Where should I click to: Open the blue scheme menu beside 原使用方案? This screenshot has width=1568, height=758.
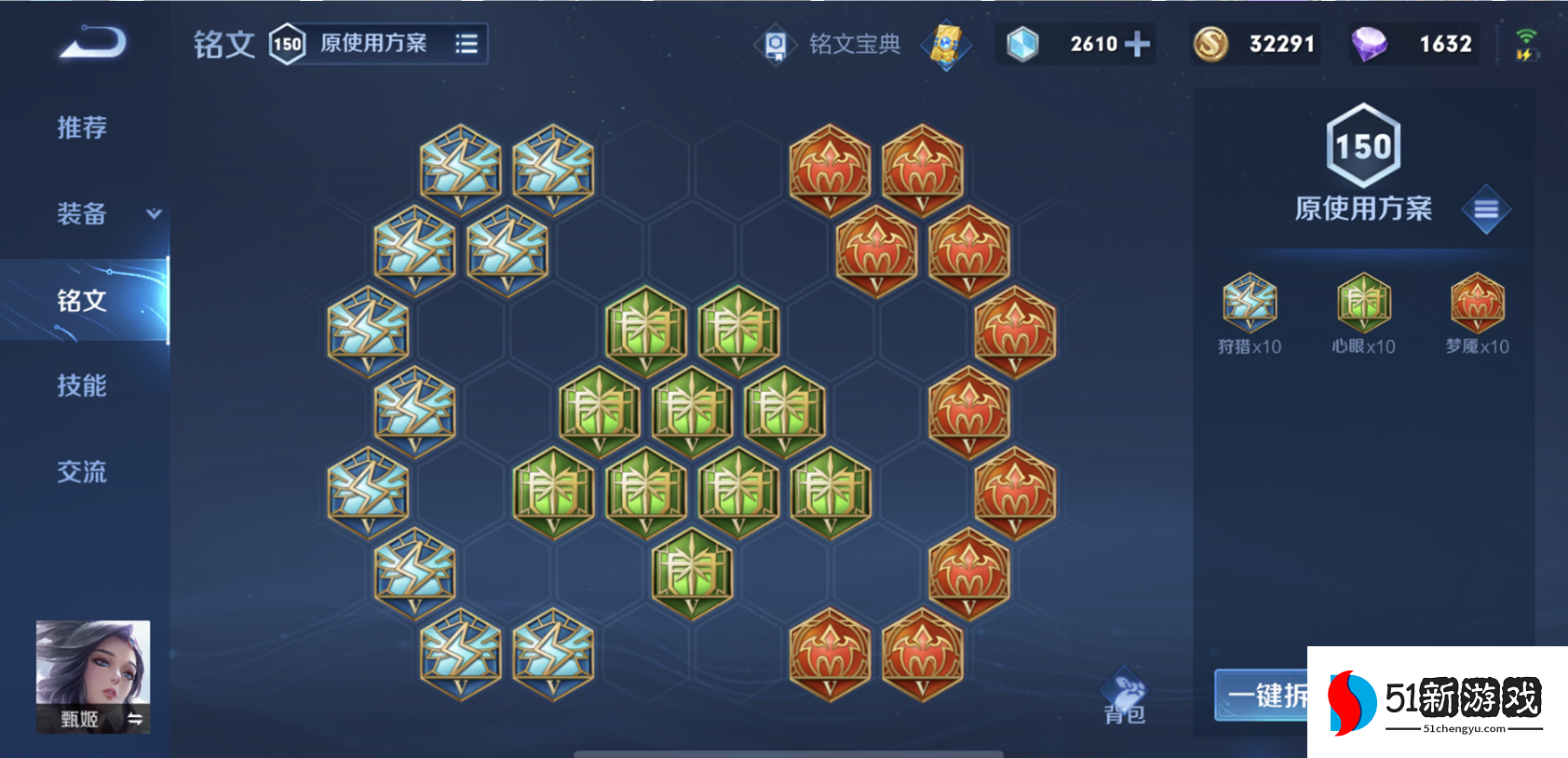pos(1486,210)
